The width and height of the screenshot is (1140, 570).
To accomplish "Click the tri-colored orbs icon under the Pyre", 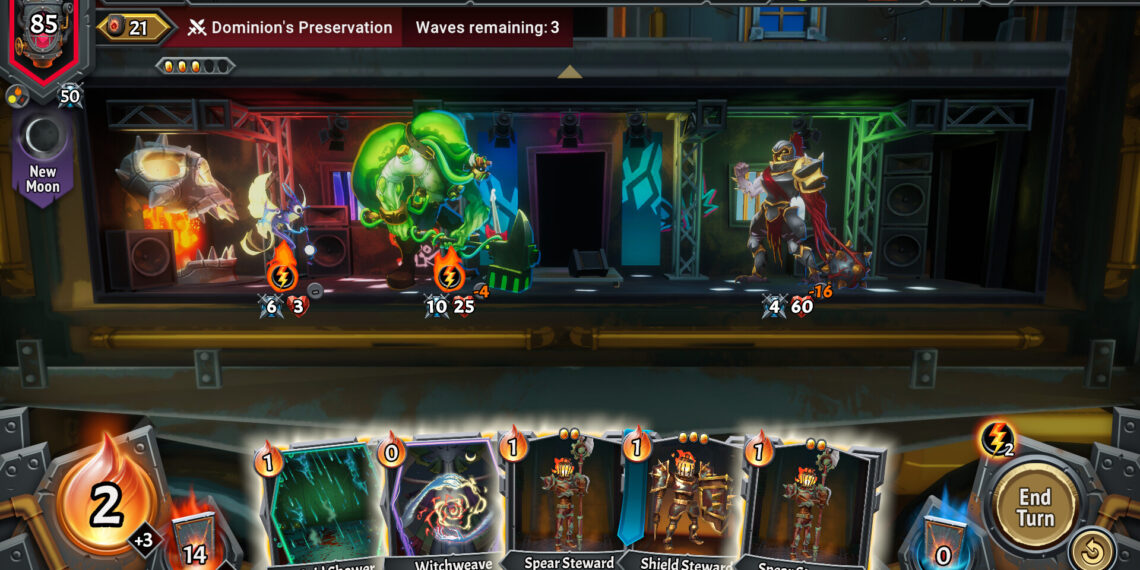I will [x=16, y=95].
